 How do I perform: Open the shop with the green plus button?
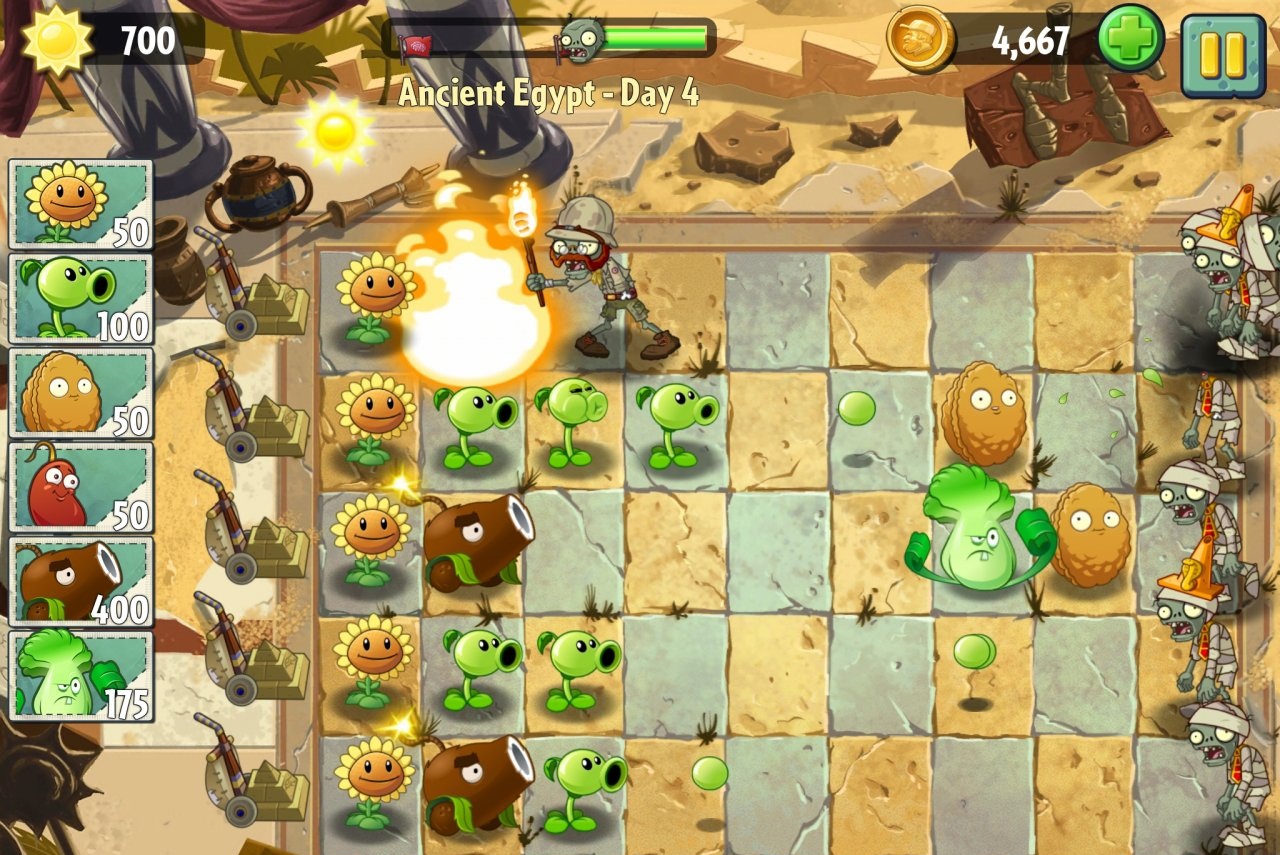tap(1130, 40)
